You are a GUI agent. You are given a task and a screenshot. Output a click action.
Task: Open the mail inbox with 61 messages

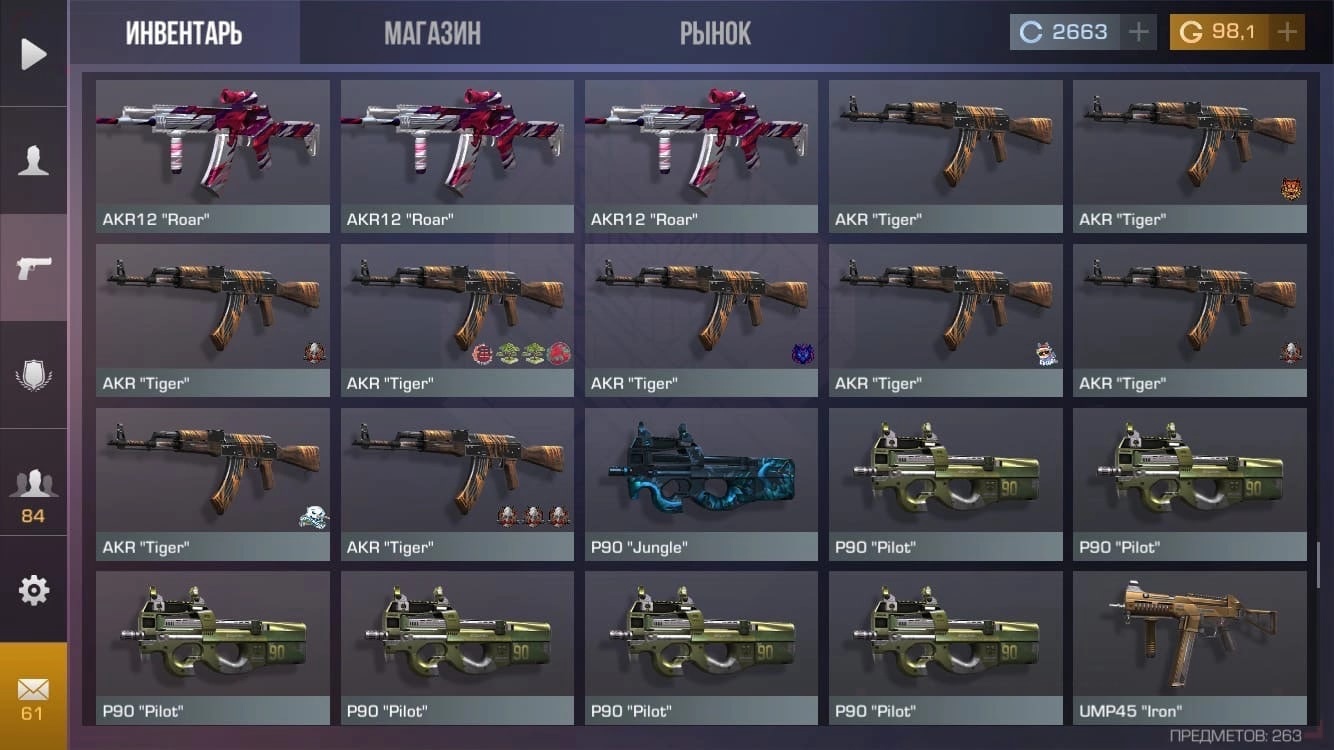click(x=33, y=696)
